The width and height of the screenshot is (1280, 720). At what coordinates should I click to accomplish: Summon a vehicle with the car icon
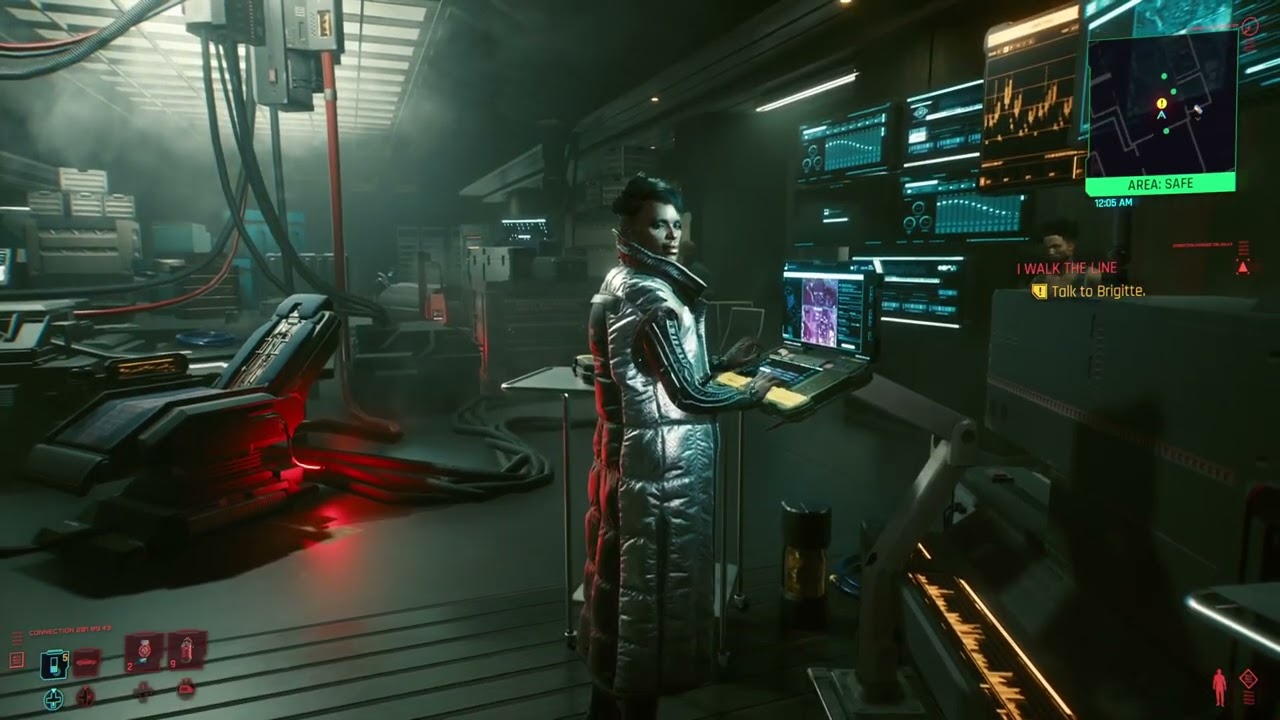[86, 661]
